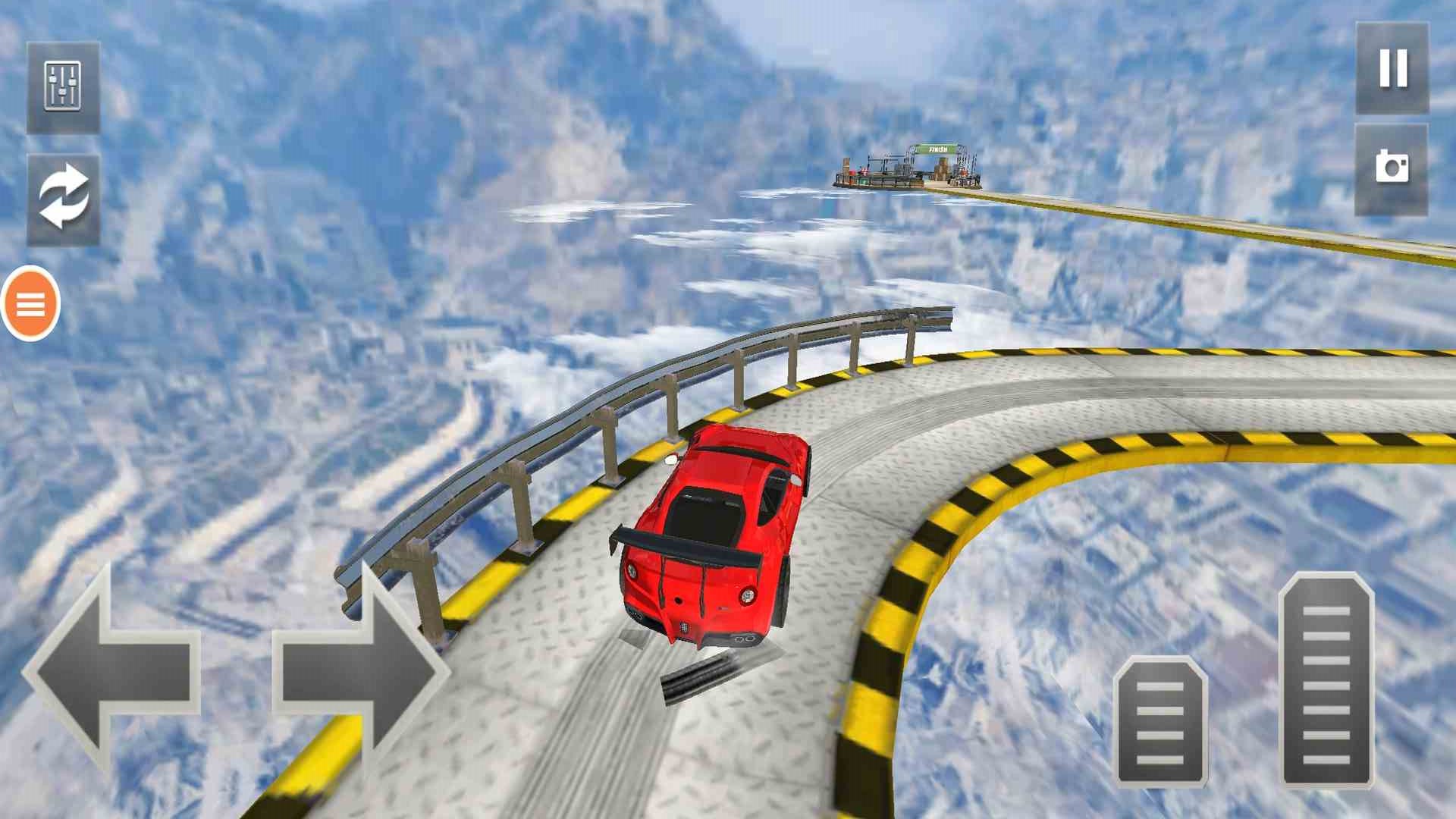Tap the reset car arrows button
Image resolution: width=1456 pixels, height=819 pixels.
63,199
